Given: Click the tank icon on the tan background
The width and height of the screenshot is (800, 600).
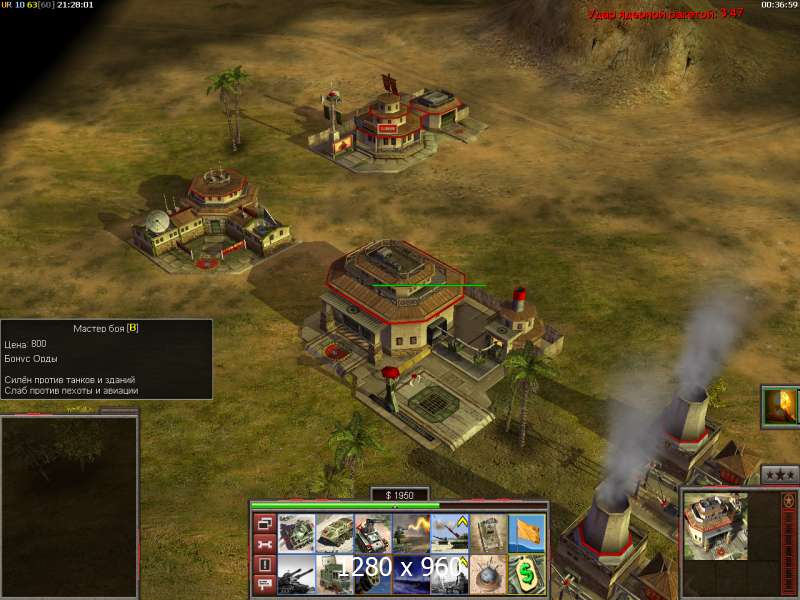Looking at the screenshot, I should coord(486,533).
